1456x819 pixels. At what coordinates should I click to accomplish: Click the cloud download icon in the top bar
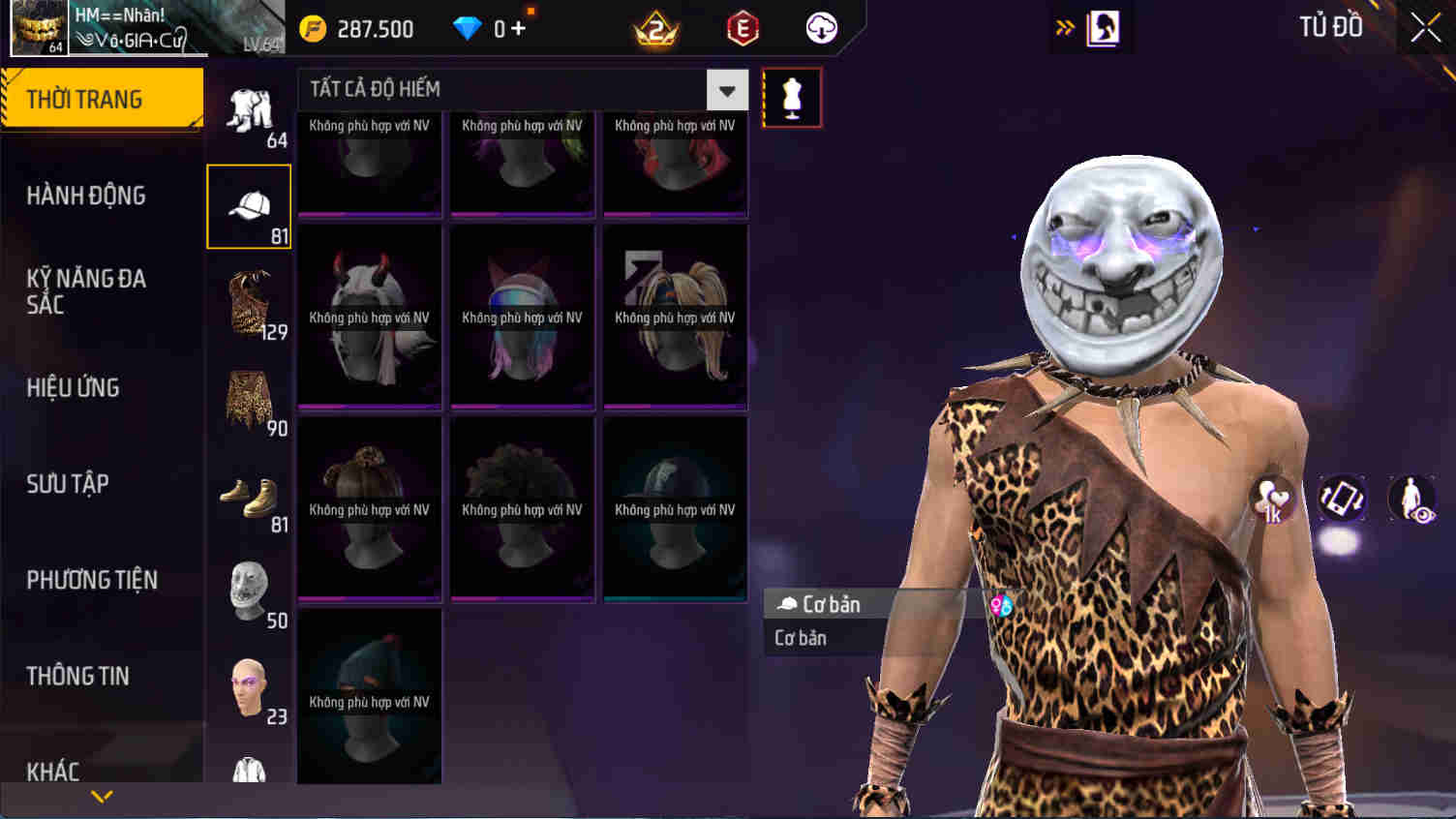[820, 28]
